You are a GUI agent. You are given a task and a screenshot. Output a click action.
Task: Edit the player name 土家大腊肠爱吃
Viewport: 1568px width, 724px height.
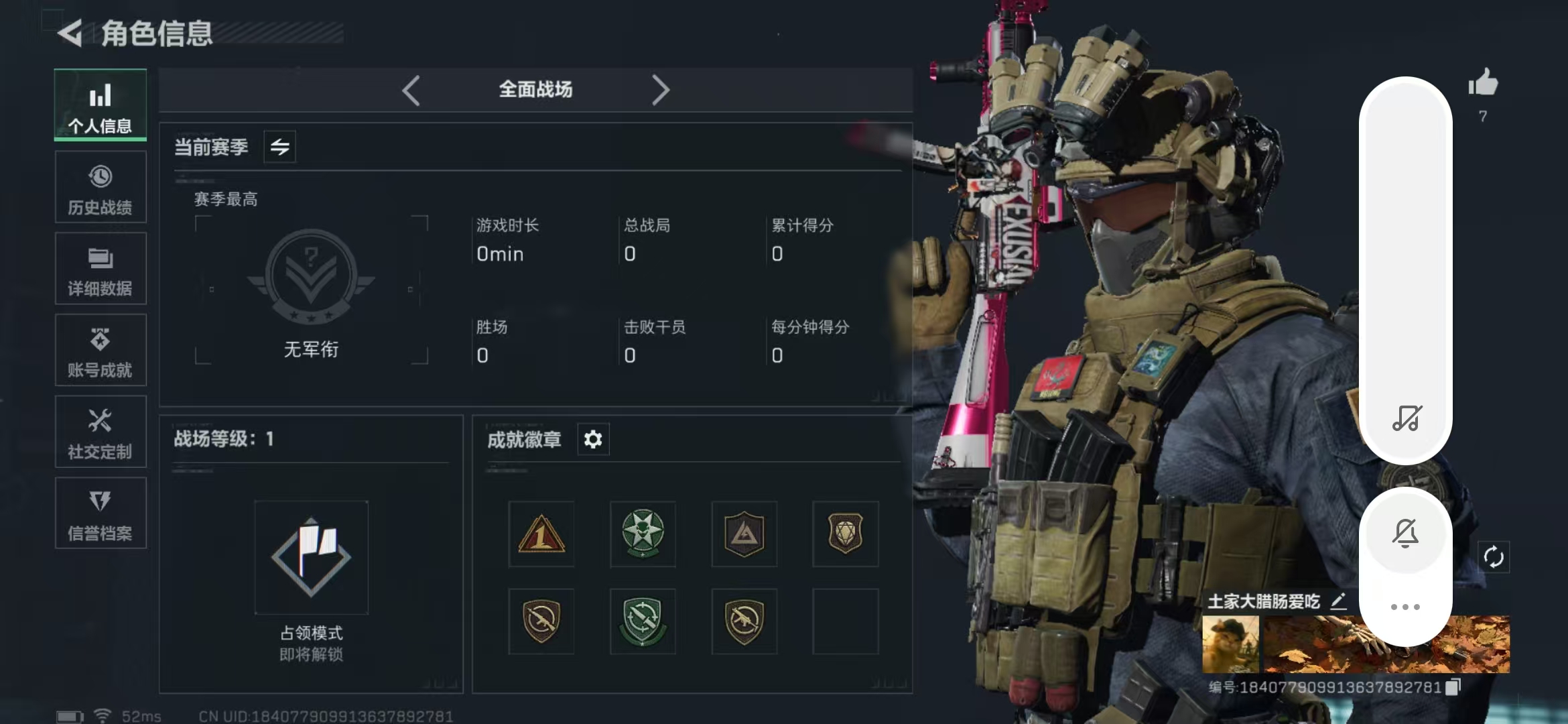1338,601
